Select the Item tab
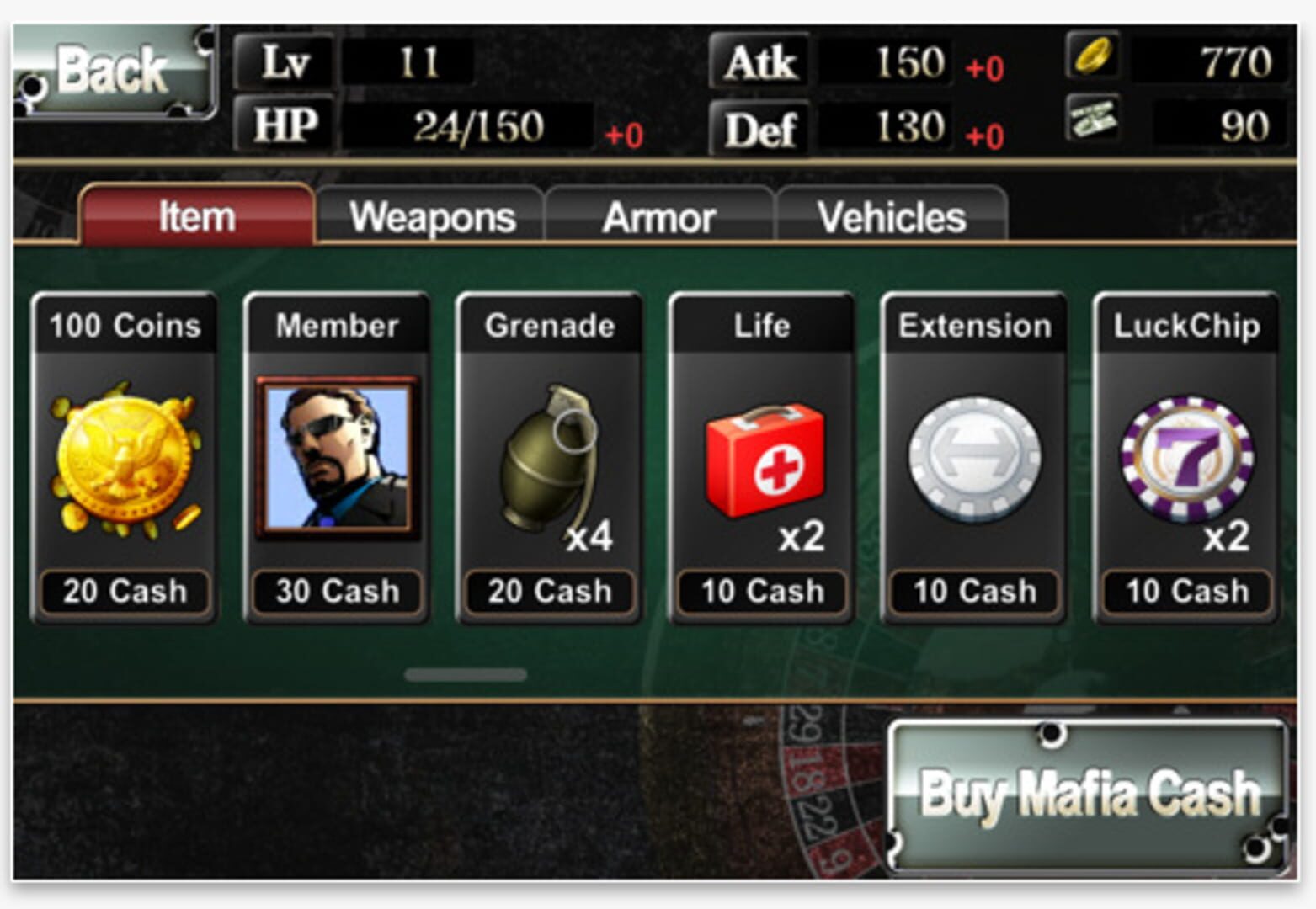Viewport: 1316px width, 909px height. coord(195,215)
